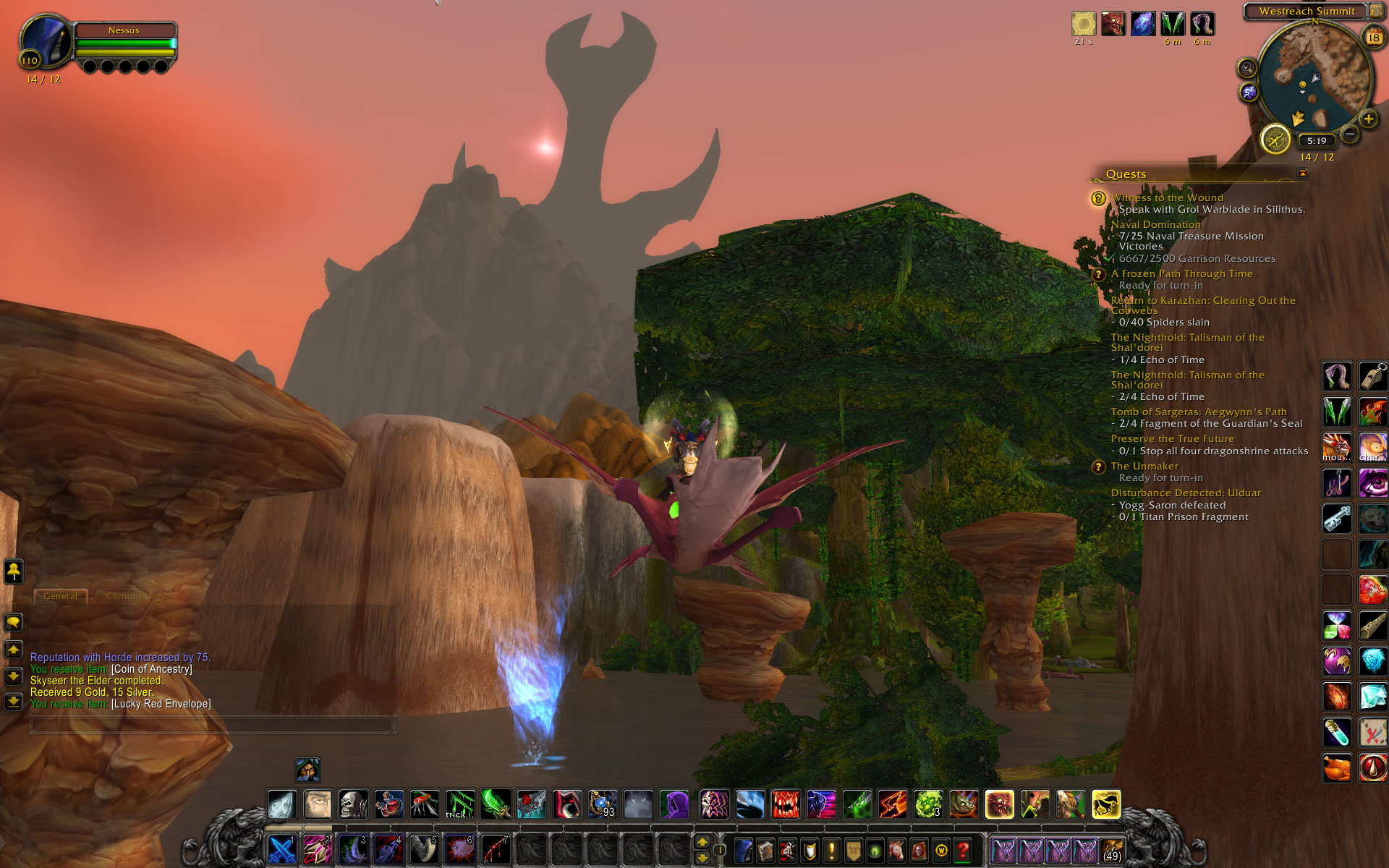Use the silver skeleton key item
The width and height of the screenshot is (1389, 868).
pyautogui.click(x=1336, y=518)
